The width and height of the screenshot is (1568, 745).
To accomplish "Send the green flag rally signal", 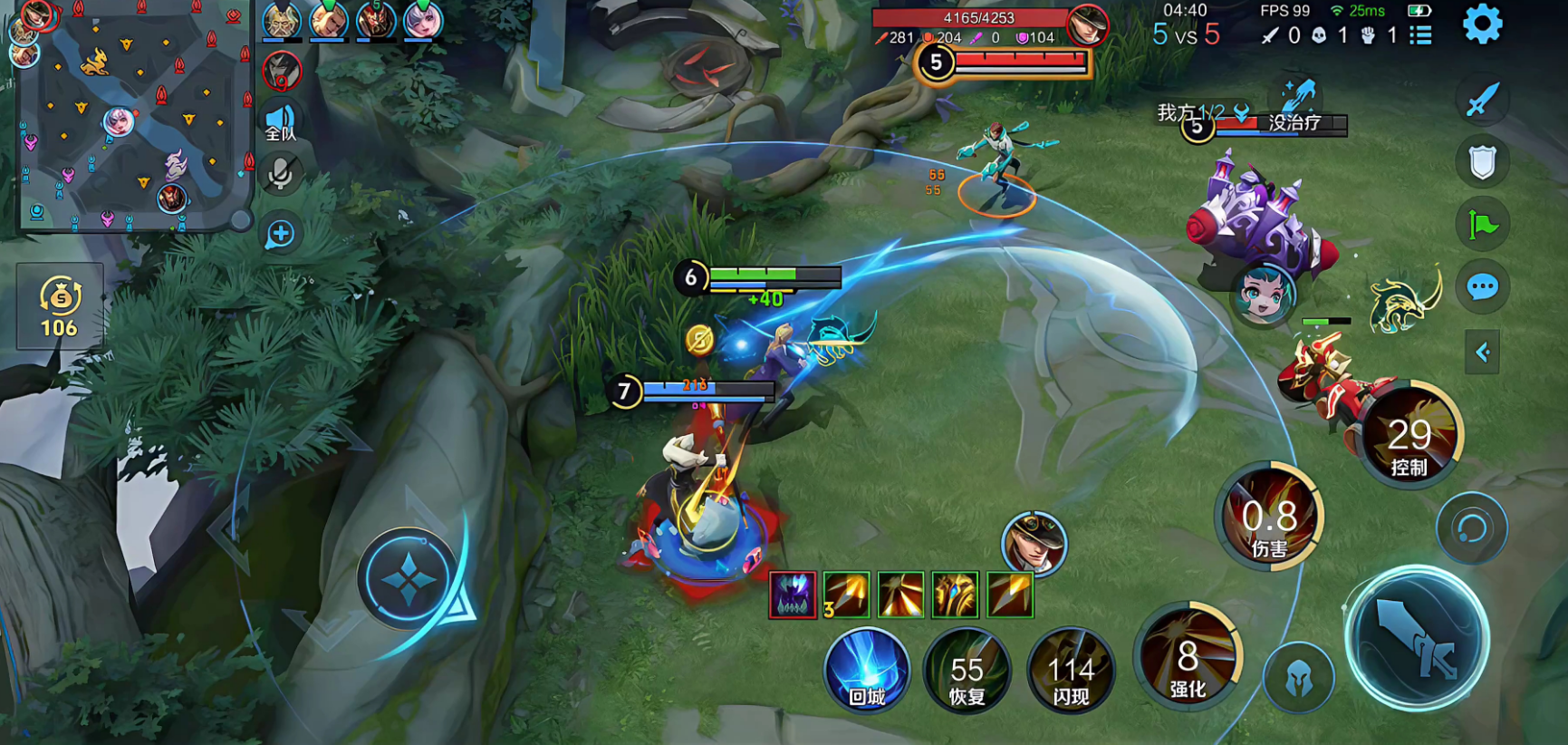I will (x=1482, y=224).
